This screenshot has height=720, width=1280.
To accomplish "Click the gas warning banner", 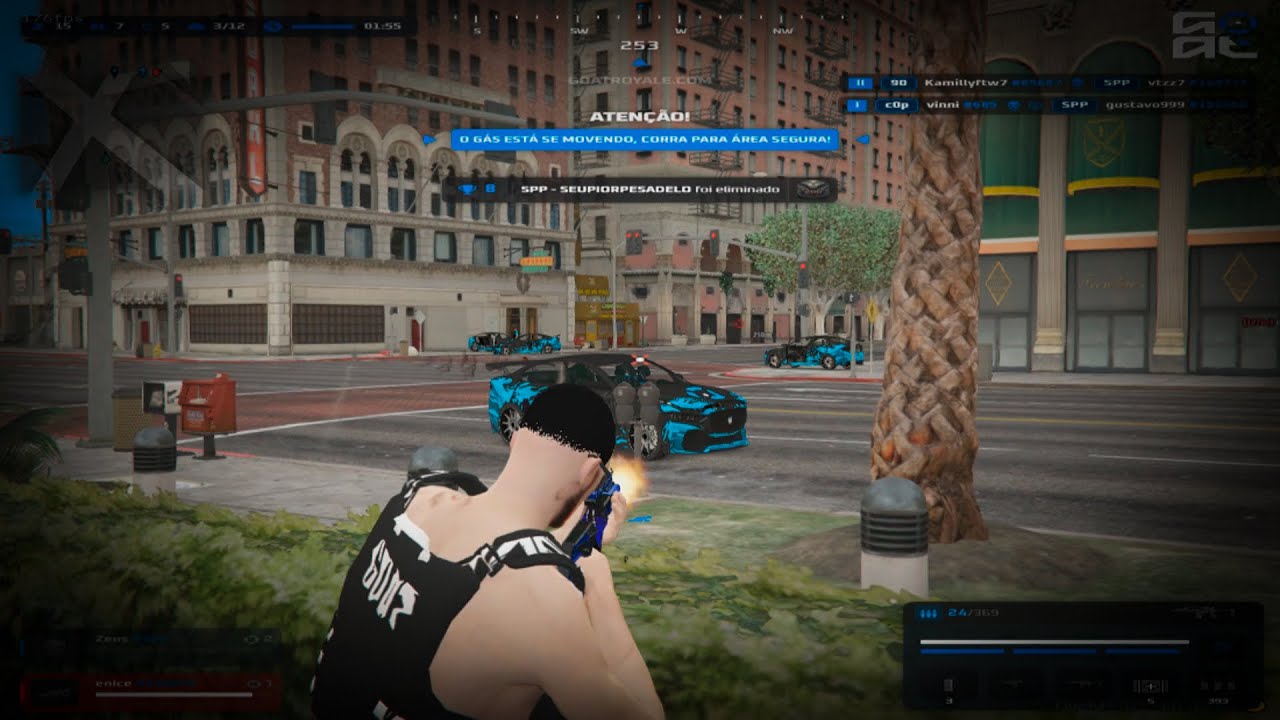I will pyautogui.click(x=644, y=140).
